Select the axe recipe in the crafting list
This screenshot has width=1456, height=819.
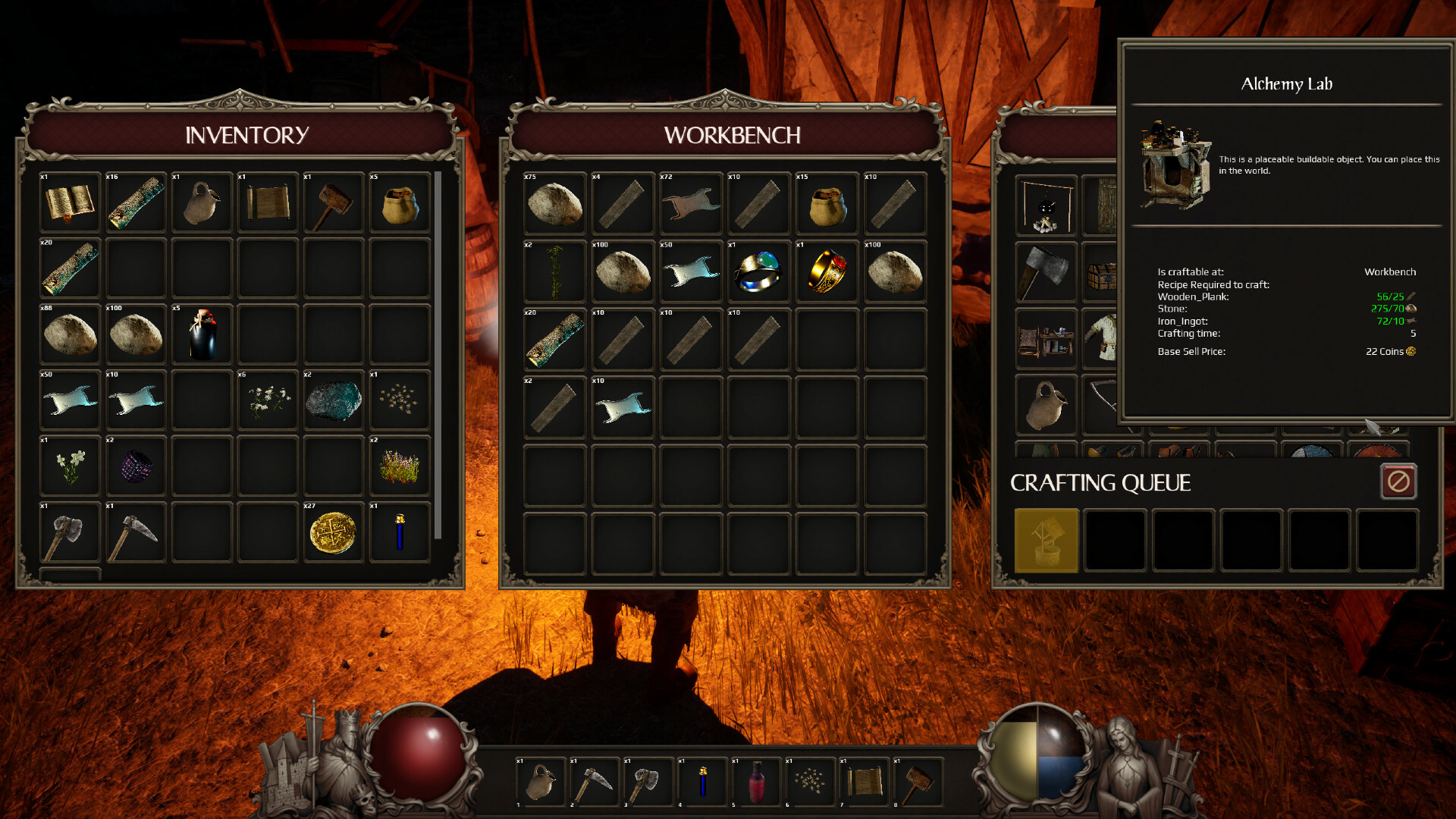[1046, 270]
